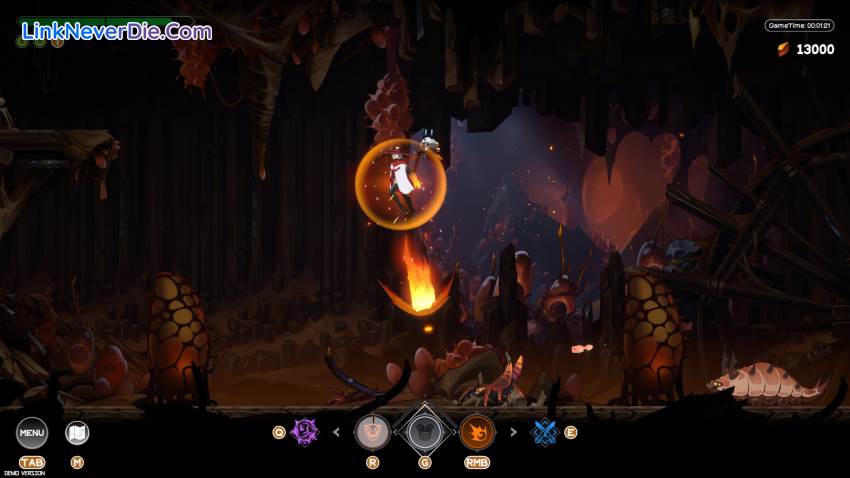This screenshot has height=478, width=850.
Task: Choose the grey center ability slot
Action: [423, 432]
